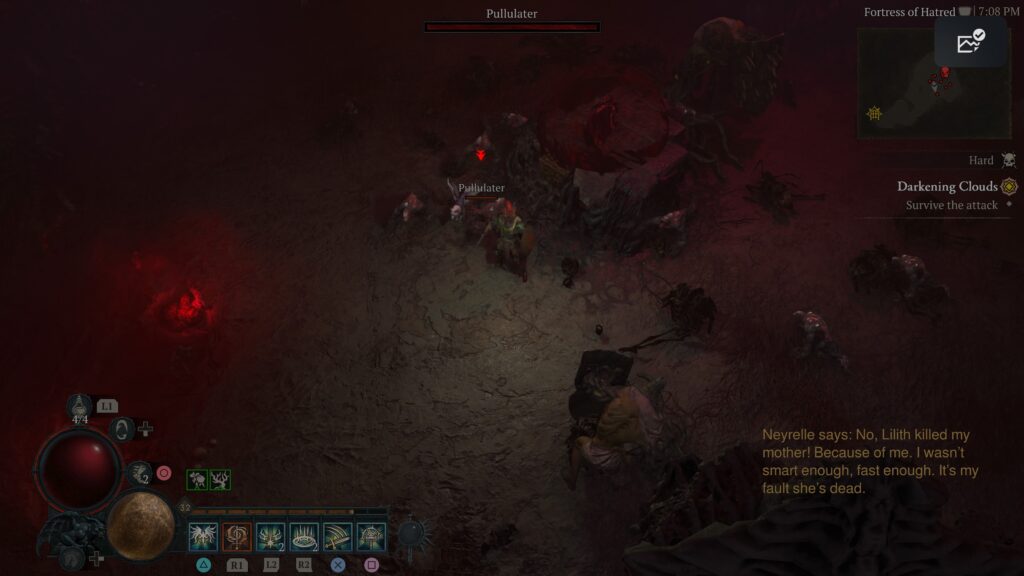This screenshot has width=1024, height=576.
Task: Trigger the glowing ring skill
Action: pos(304,537)
